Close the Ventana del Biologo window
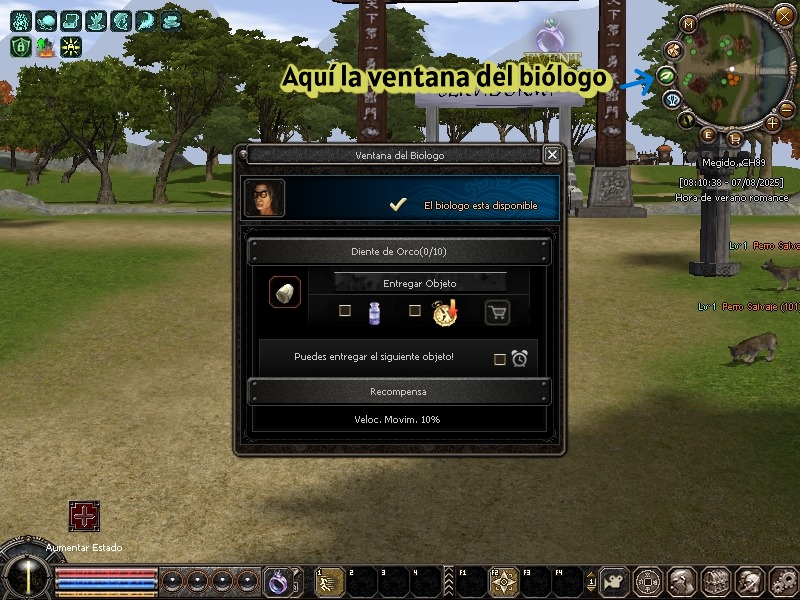 coord(552,155)
